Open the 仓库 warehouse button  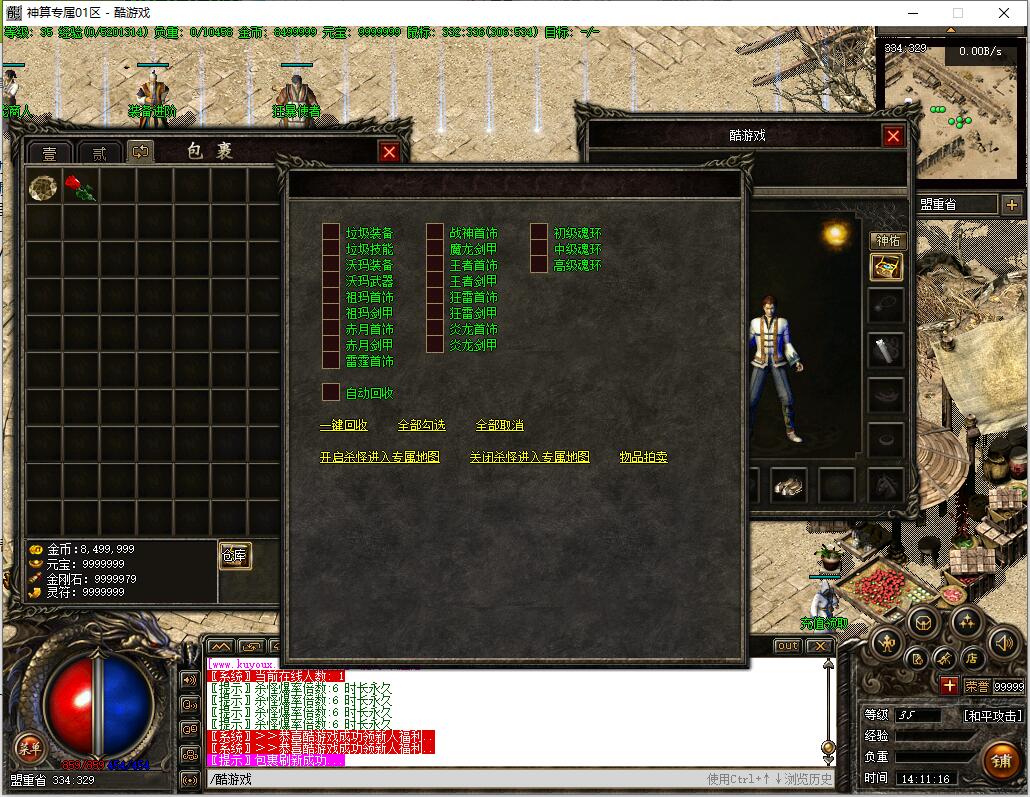[235, 556]
